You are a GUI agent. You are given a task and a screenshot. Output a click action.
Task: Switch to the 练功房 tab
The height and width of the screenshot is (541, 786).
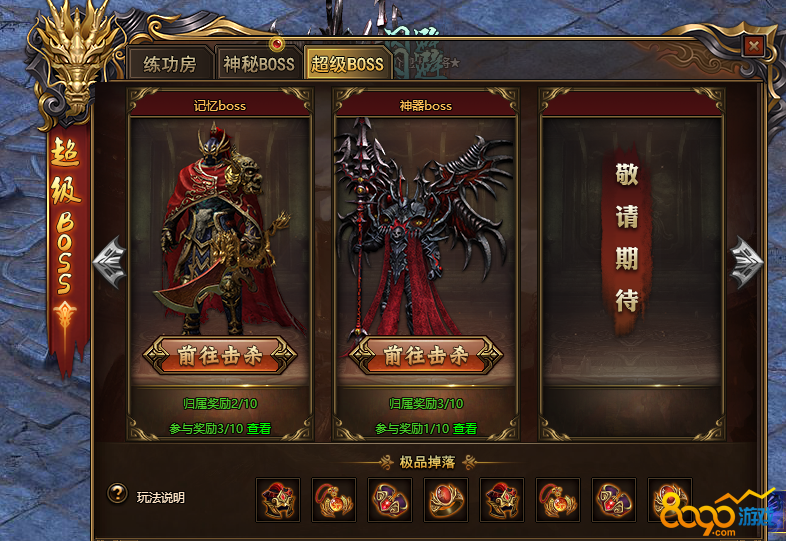click(170, 65)
